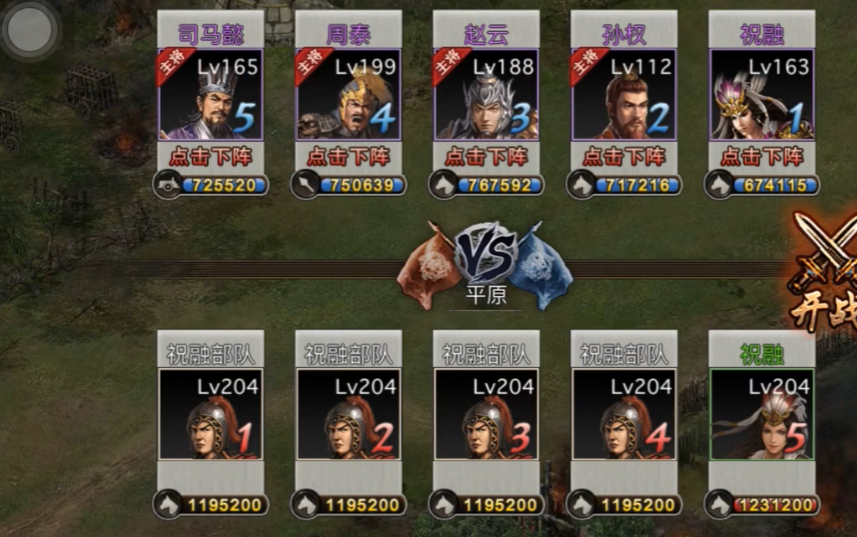857x537 pixels.
Task: Select 周泰 Lv199 general portrait
Action: [x=348, y=96]
